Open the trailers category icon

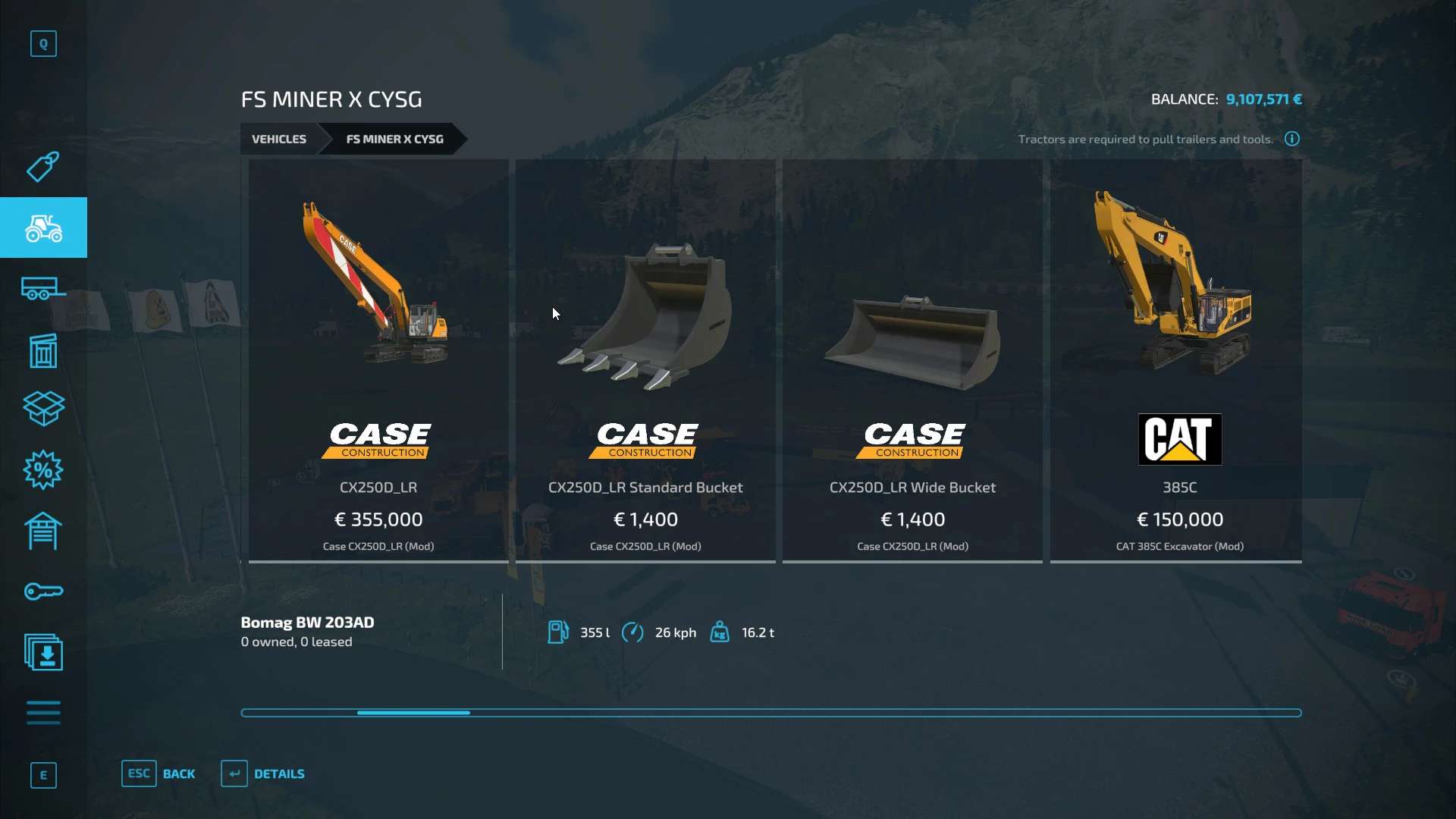(x=43, y=288)
